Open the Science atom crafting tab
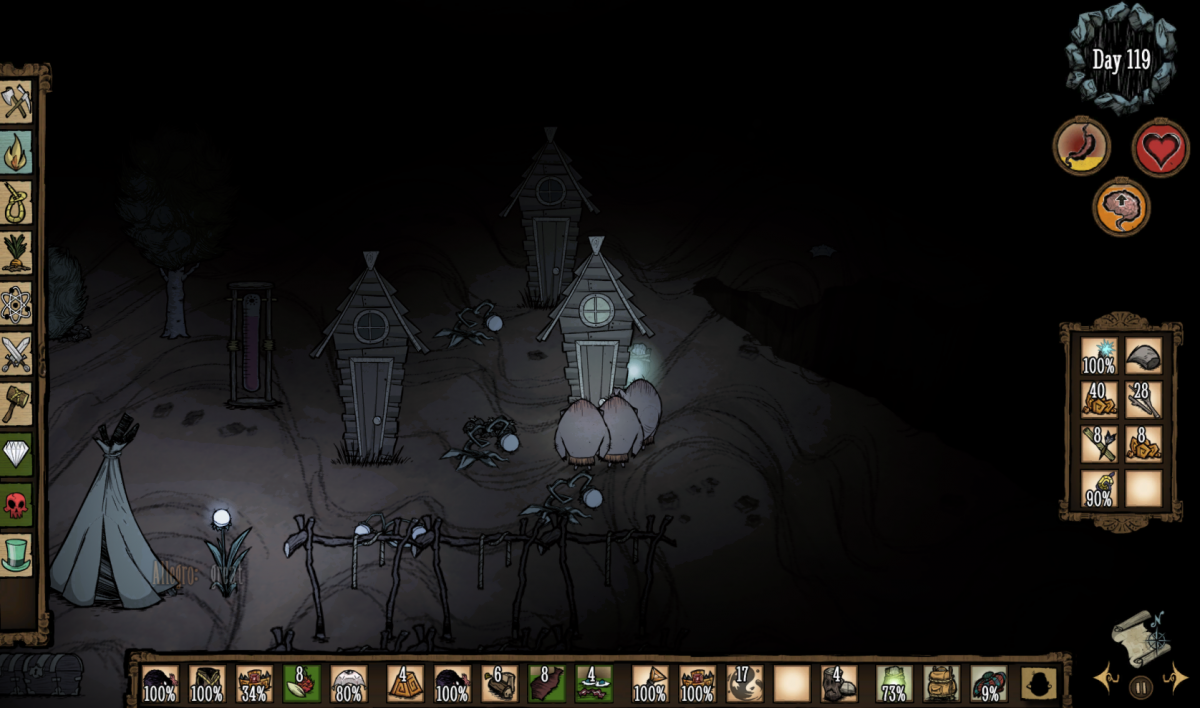The image size is (1200, 708). (x=16, y=304)
